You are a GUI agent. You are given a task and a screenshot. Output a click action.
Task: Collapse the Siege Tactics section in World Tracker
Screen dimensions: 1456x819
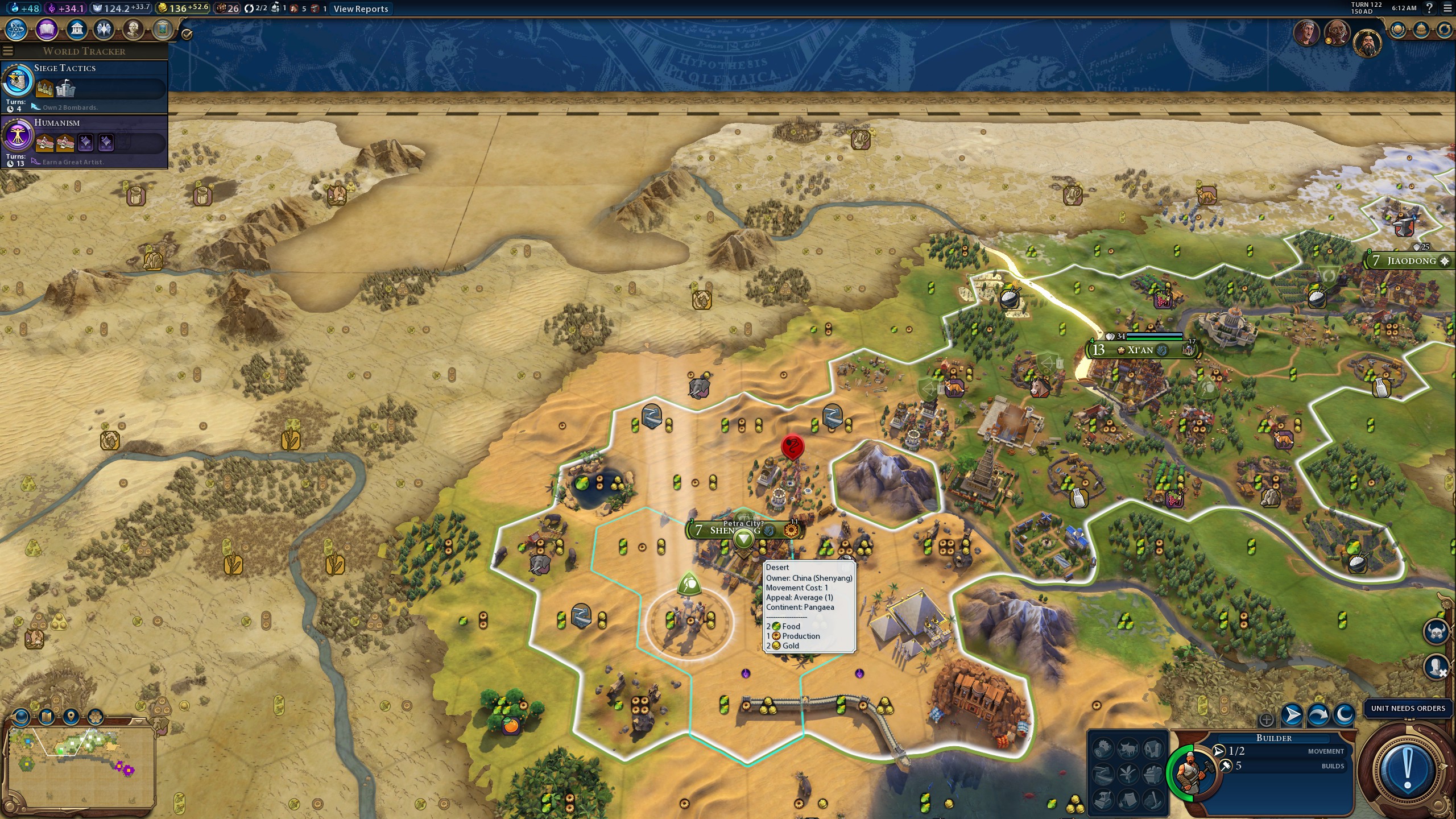[x=65, y=68]
